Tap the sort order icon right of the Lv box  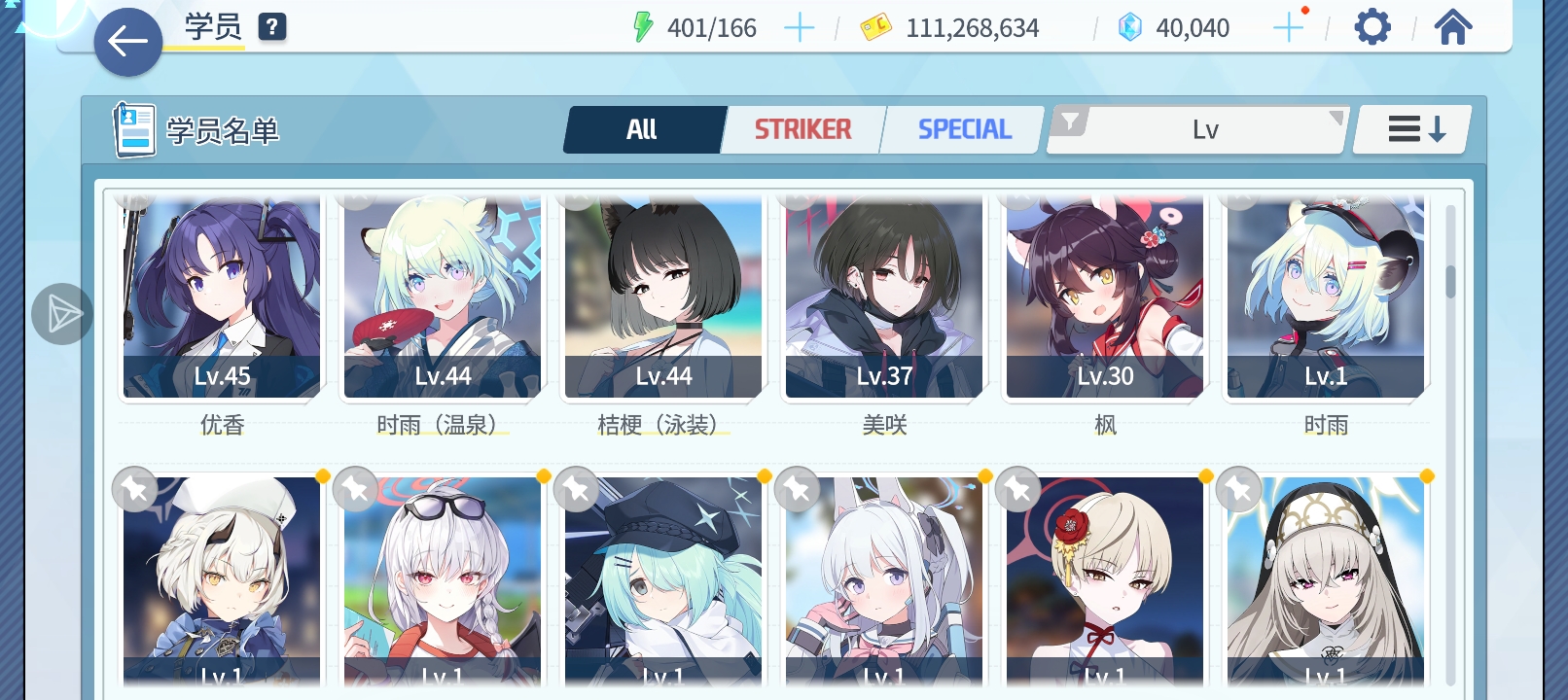[x=1410, y=128]
